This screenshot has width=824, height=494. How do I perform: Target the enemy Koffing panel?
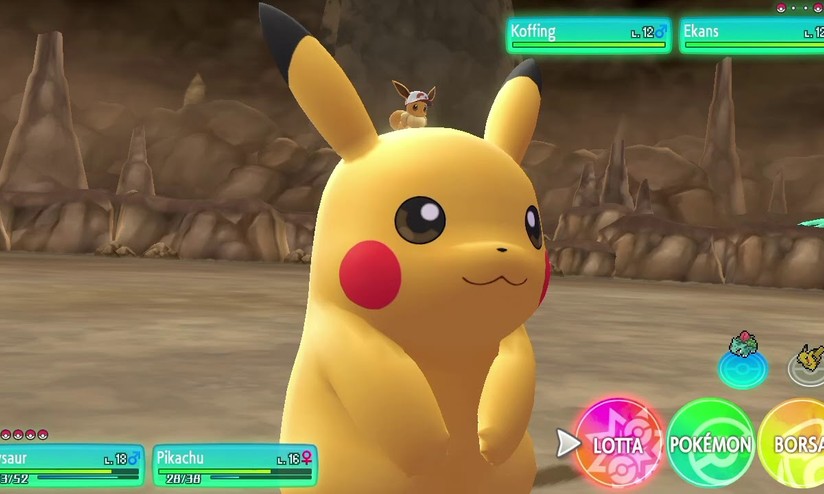588,34
